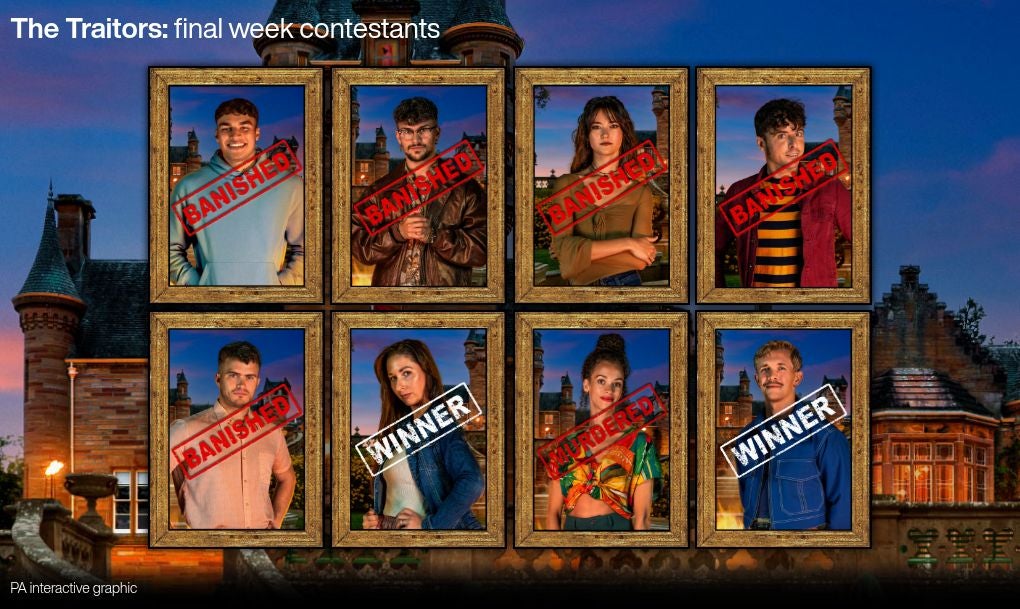This screenshot has width=1020, height=609.
Task: Choose the banished woman in the olive shirt
Action: coord(601,186)
